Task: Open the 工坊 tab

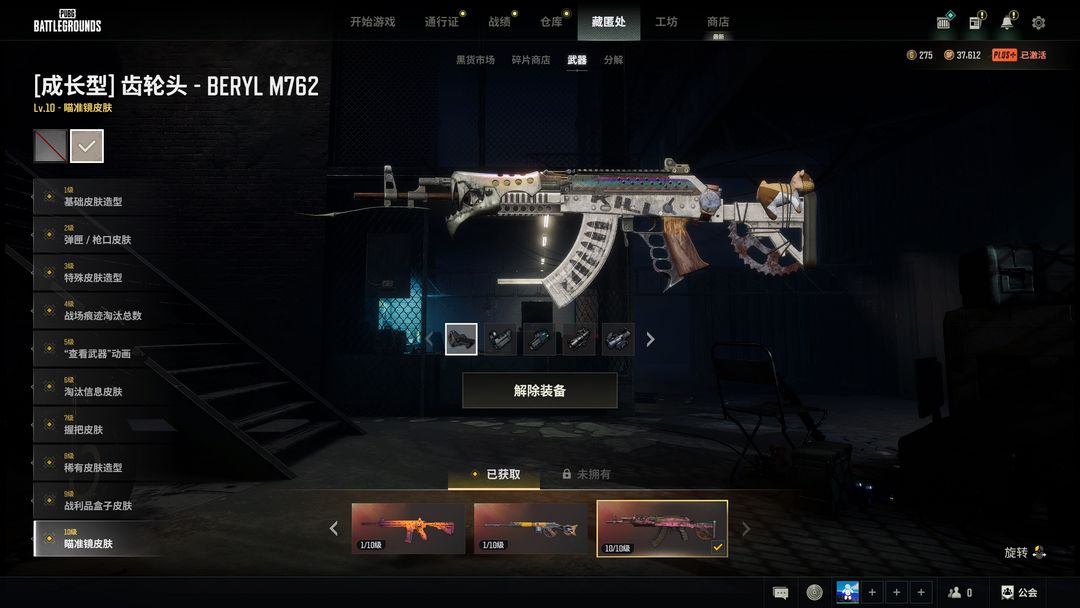Action: [666, 22]
